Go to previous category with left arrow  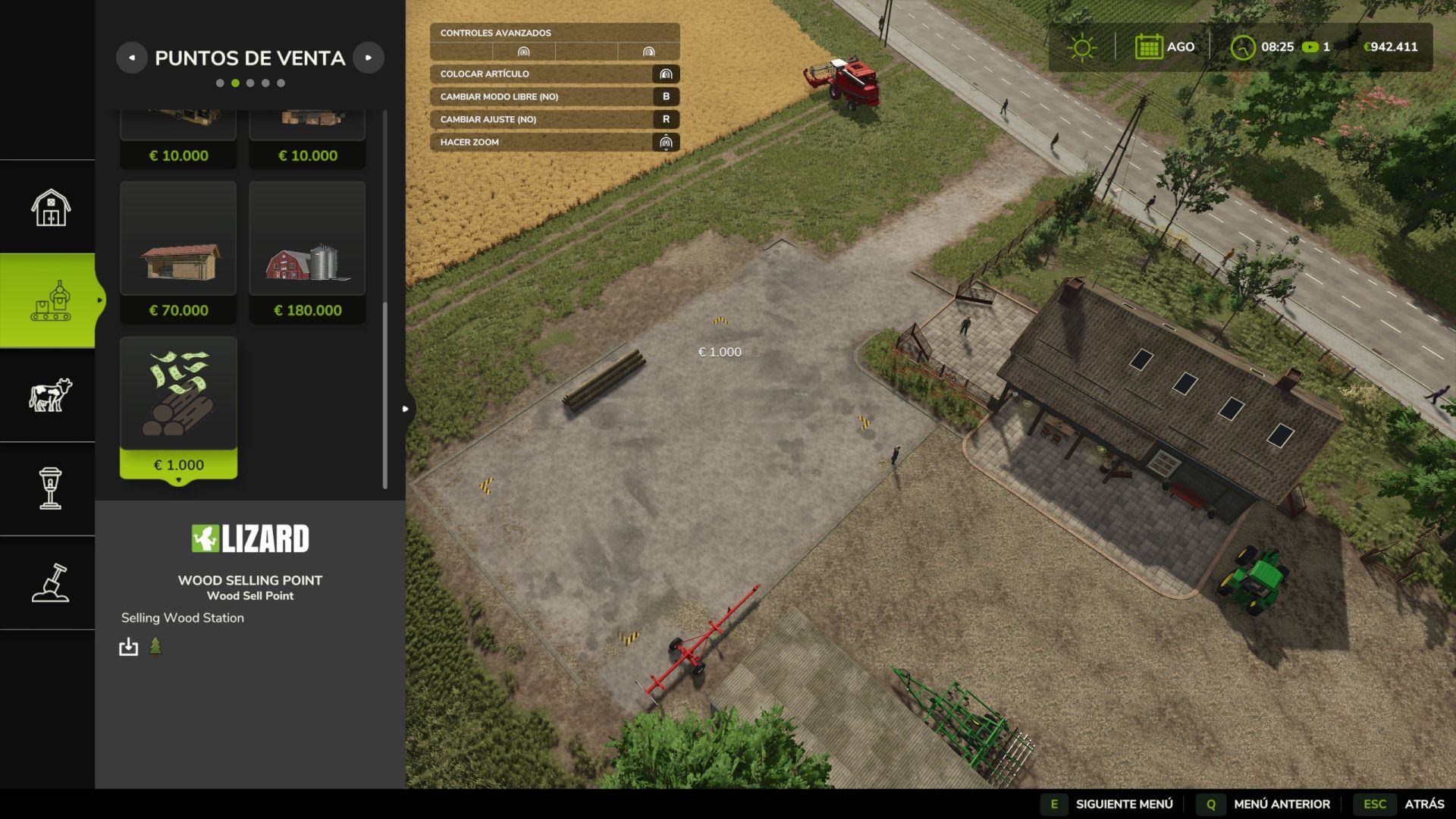(x=132, y=58)
